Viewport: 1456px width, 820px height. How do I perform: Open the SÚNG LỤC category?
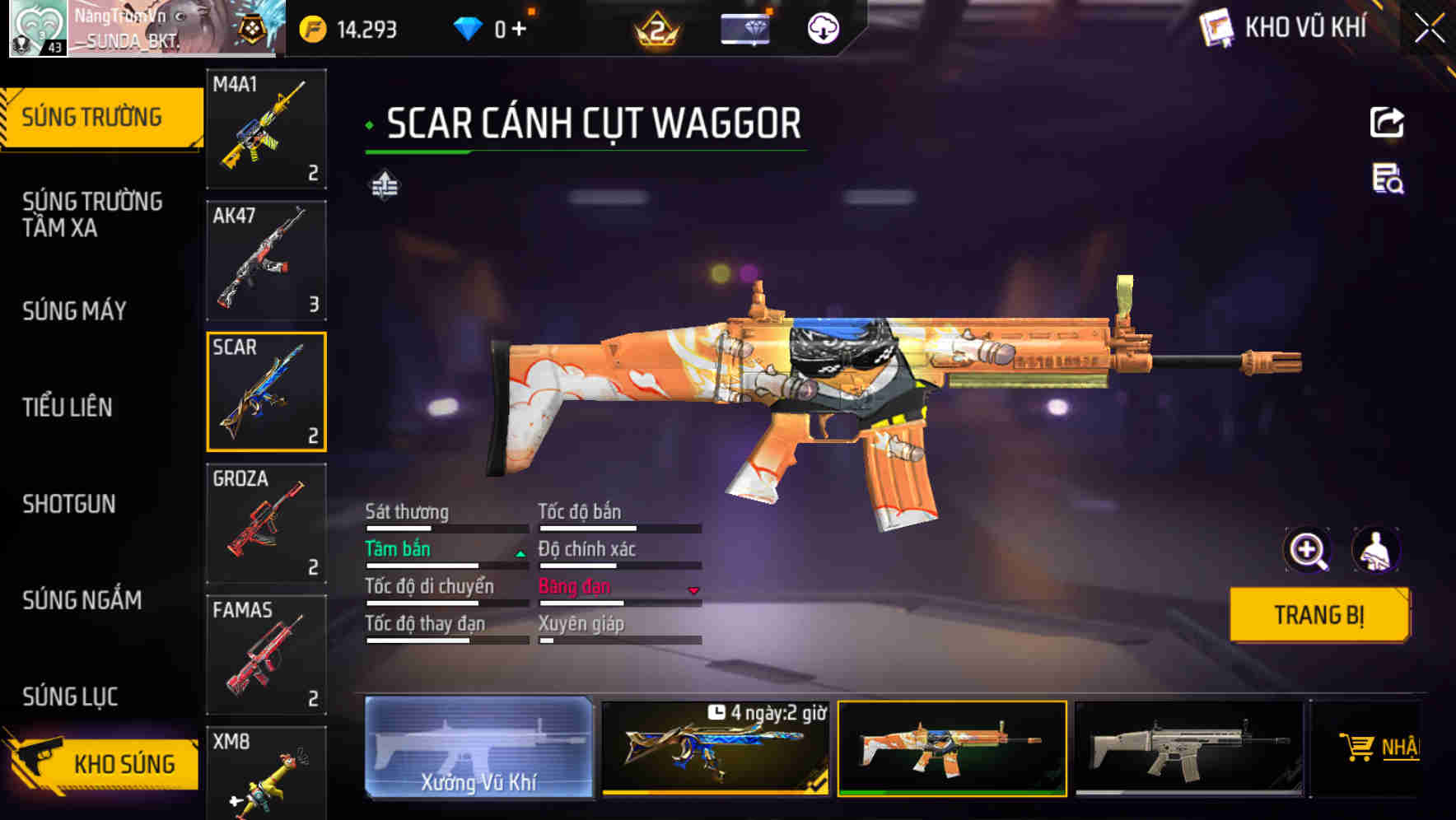[x=71, y=697]
